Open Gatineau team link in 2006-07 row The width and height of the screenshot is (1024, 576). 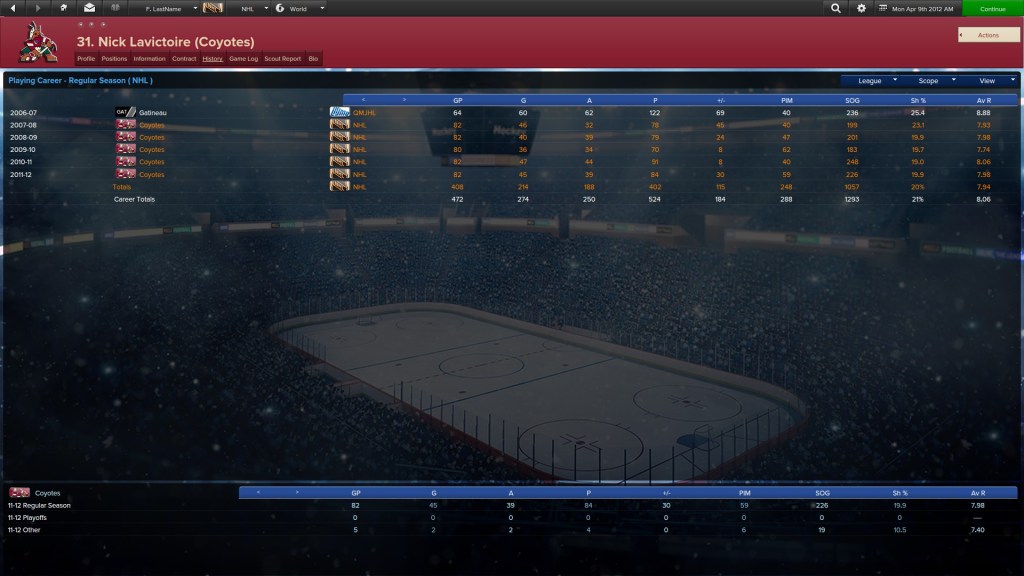point(153,113)
